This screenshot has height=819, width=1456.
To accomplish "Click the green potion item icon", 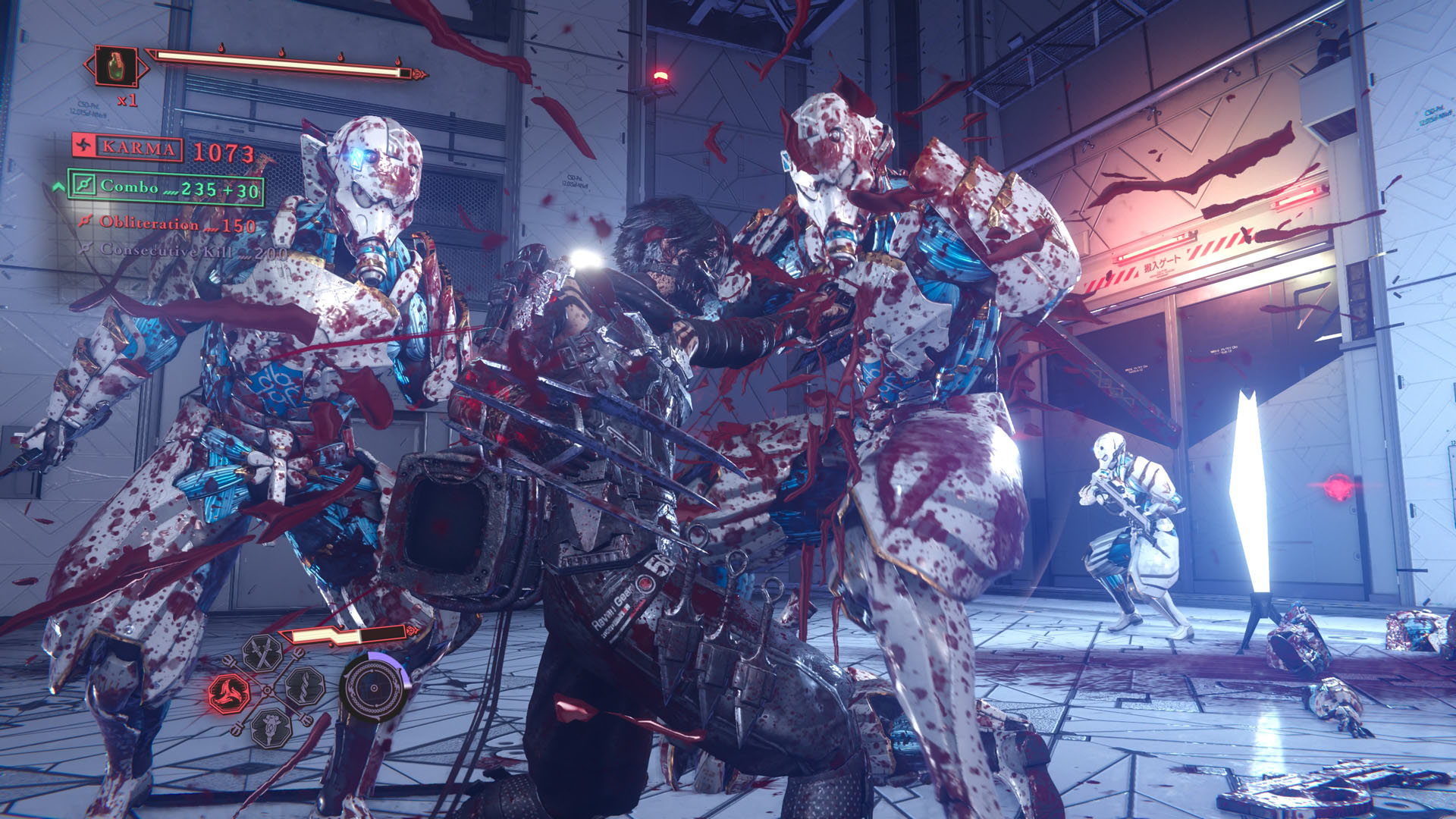I will pyautogui.click(x=115, y=67).
